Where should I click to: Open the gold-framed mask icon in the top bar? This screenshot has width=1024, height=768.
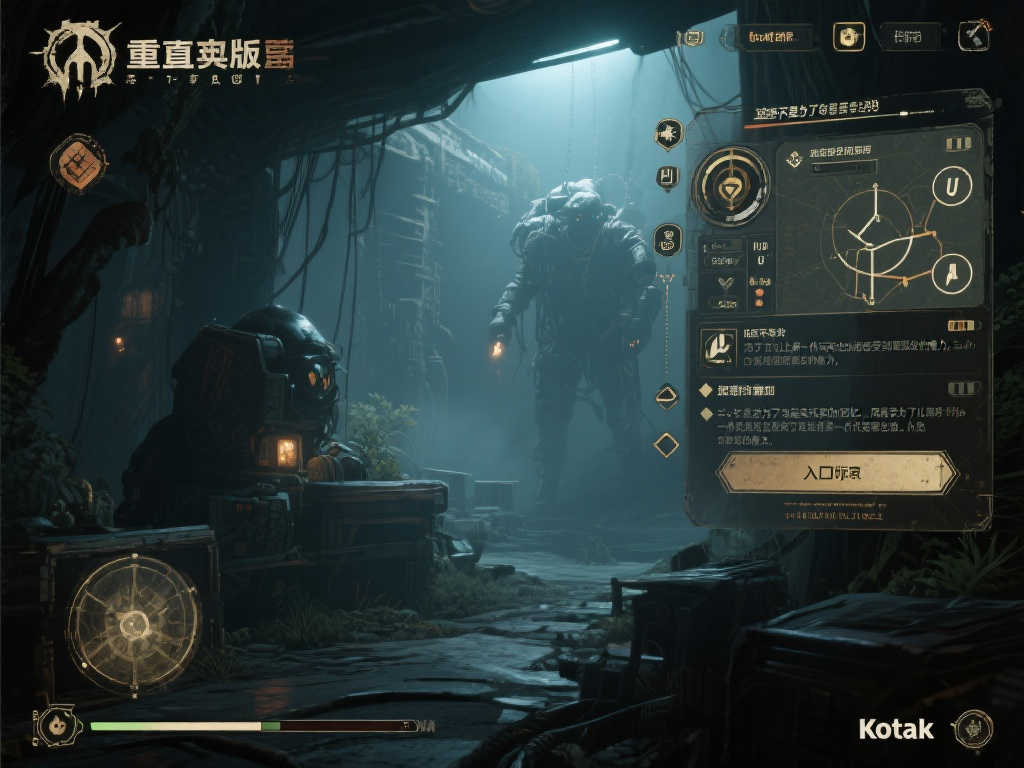click(849, 37)
